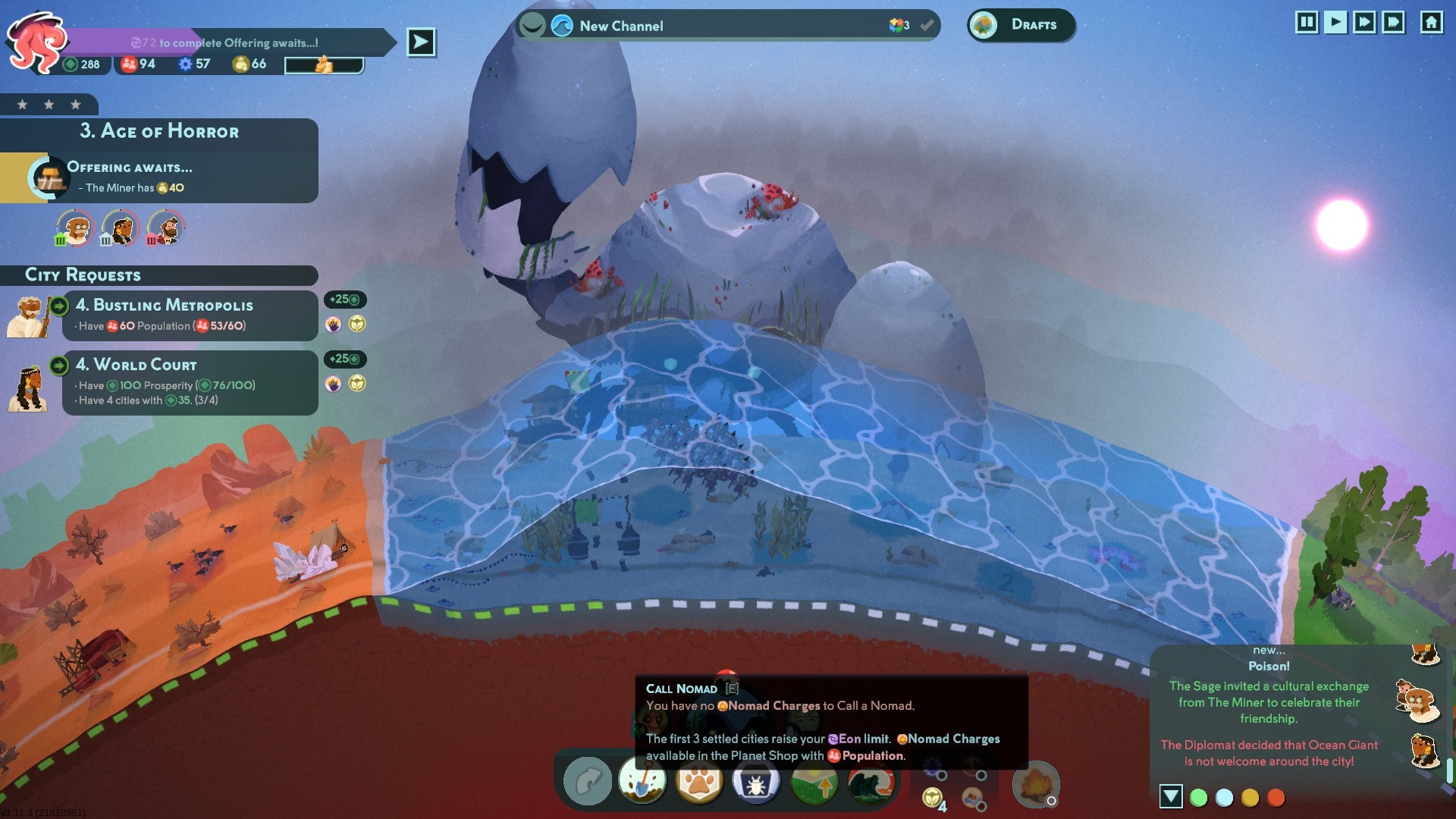This screenshot has width=1456, height=819.
Task: Toggle the orange-red event log filter dot
Action: coord(1276,798)
